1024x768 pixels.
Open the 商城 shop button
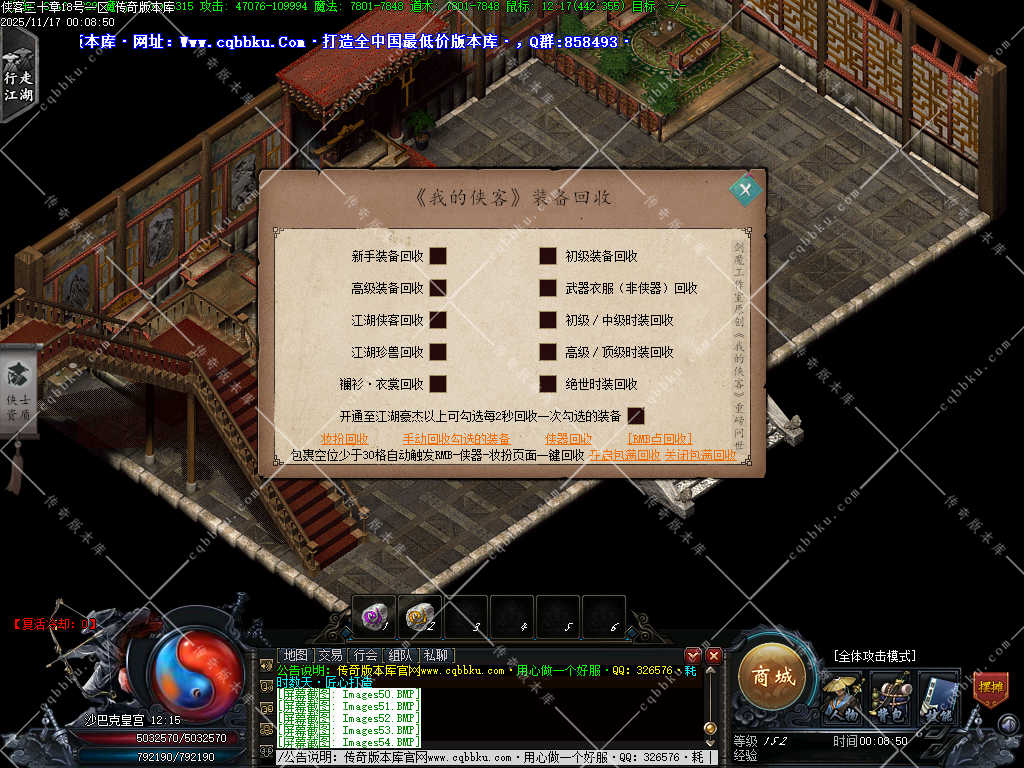pos(773,677)
